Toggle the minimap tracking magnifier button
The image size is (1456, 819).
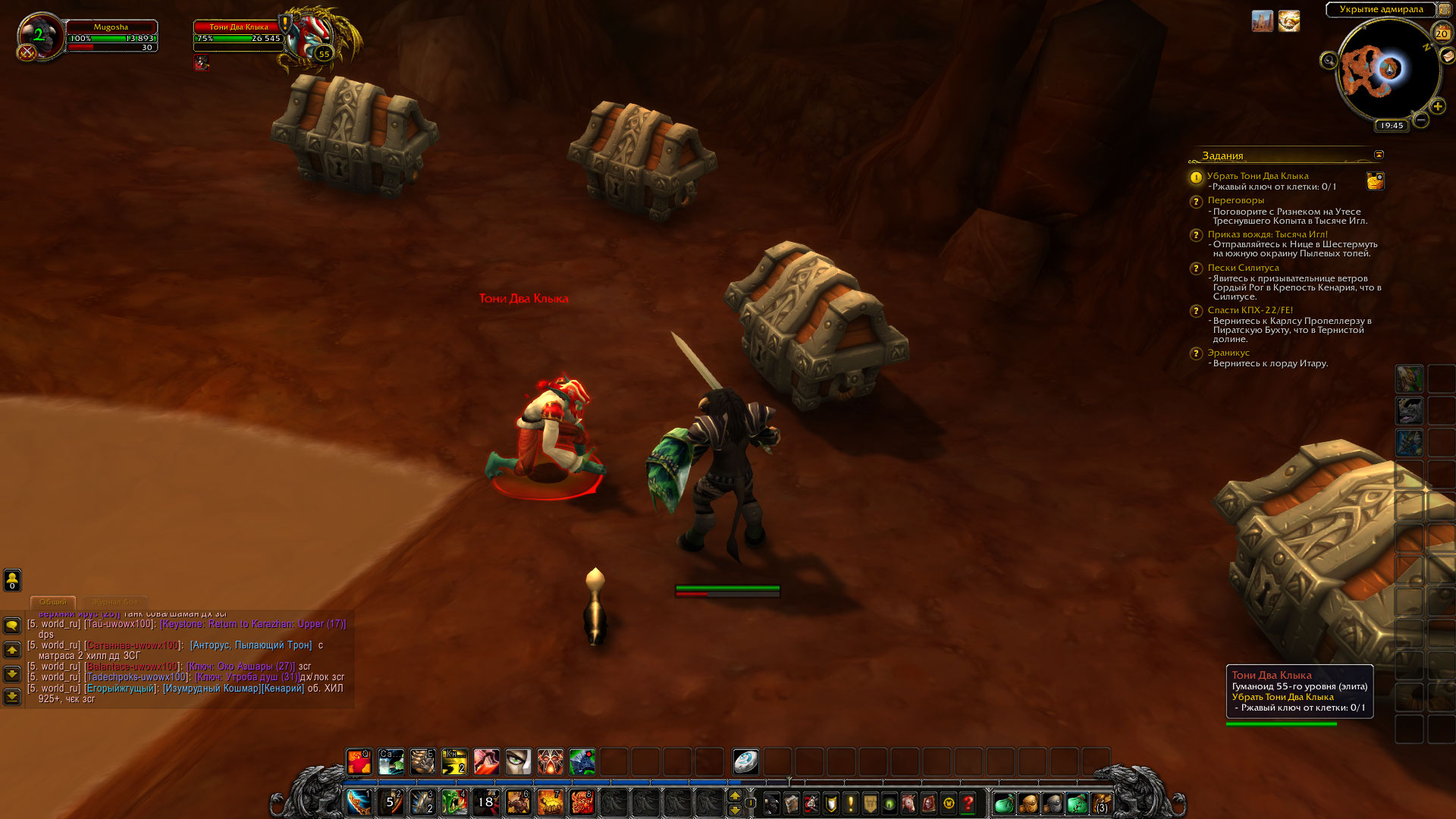(x=1329, y=61)
